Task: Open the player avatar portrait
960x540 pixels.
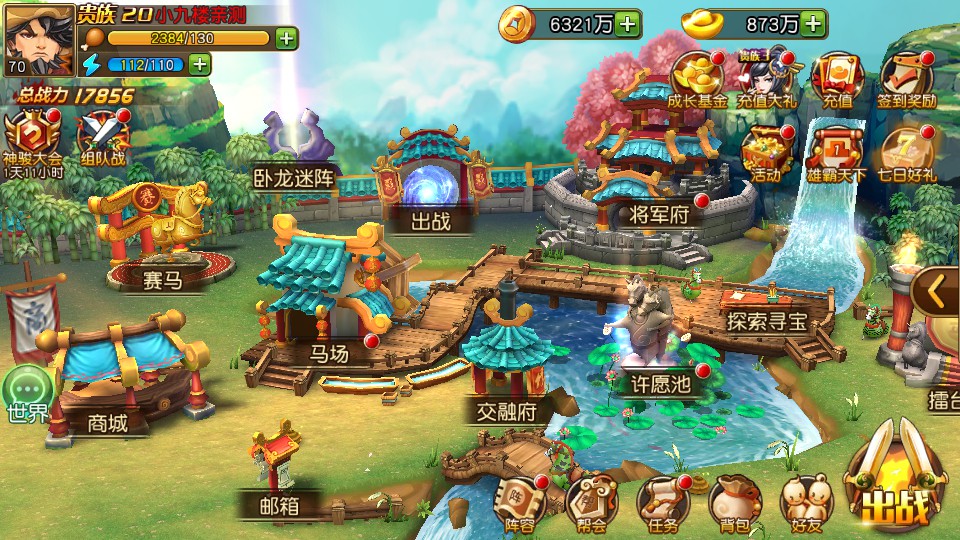Action: 39,40
